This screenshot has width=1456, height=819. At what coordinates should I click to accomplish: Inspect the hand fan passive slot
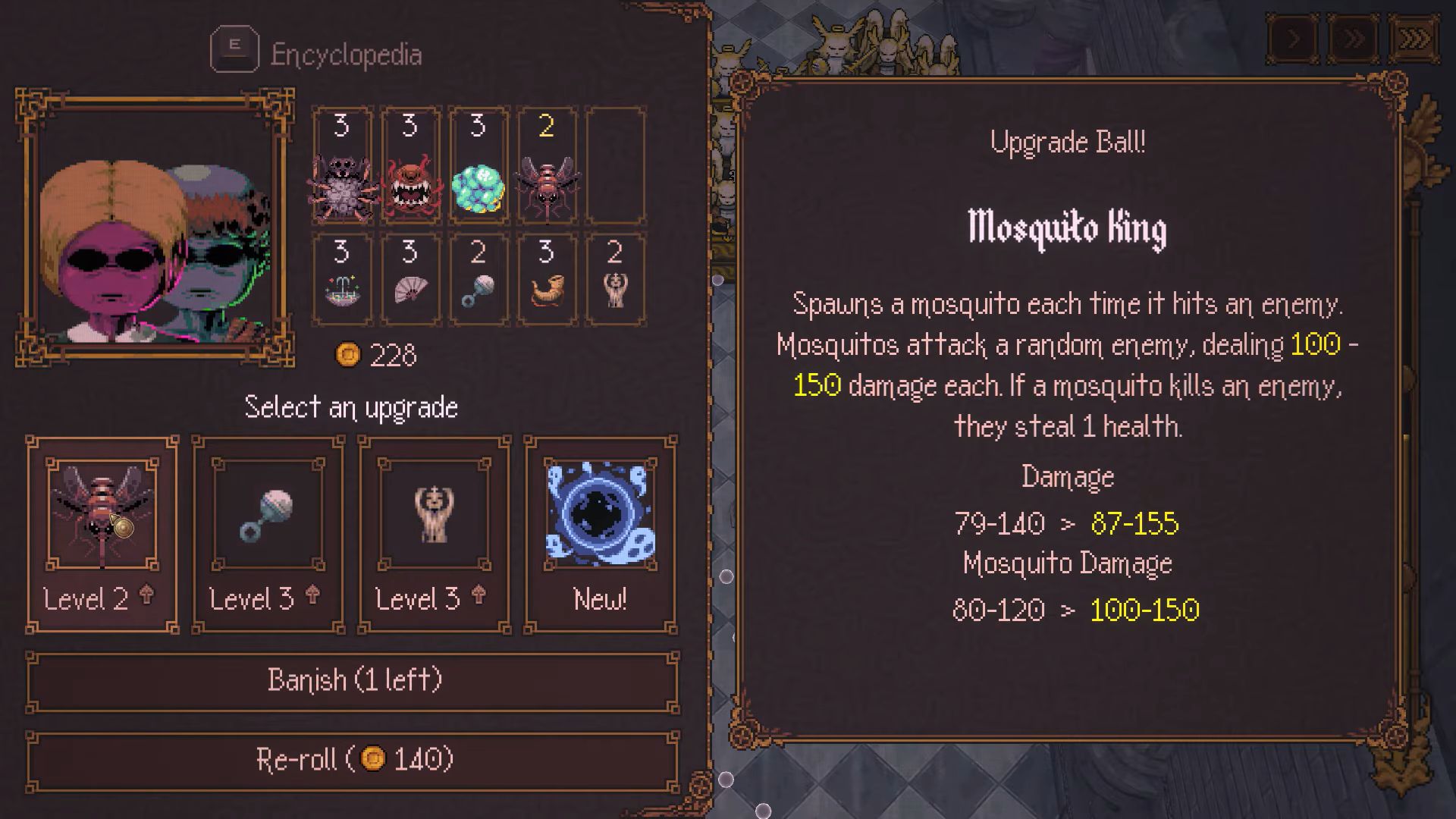pyautogui.click(x=410, y=279)
